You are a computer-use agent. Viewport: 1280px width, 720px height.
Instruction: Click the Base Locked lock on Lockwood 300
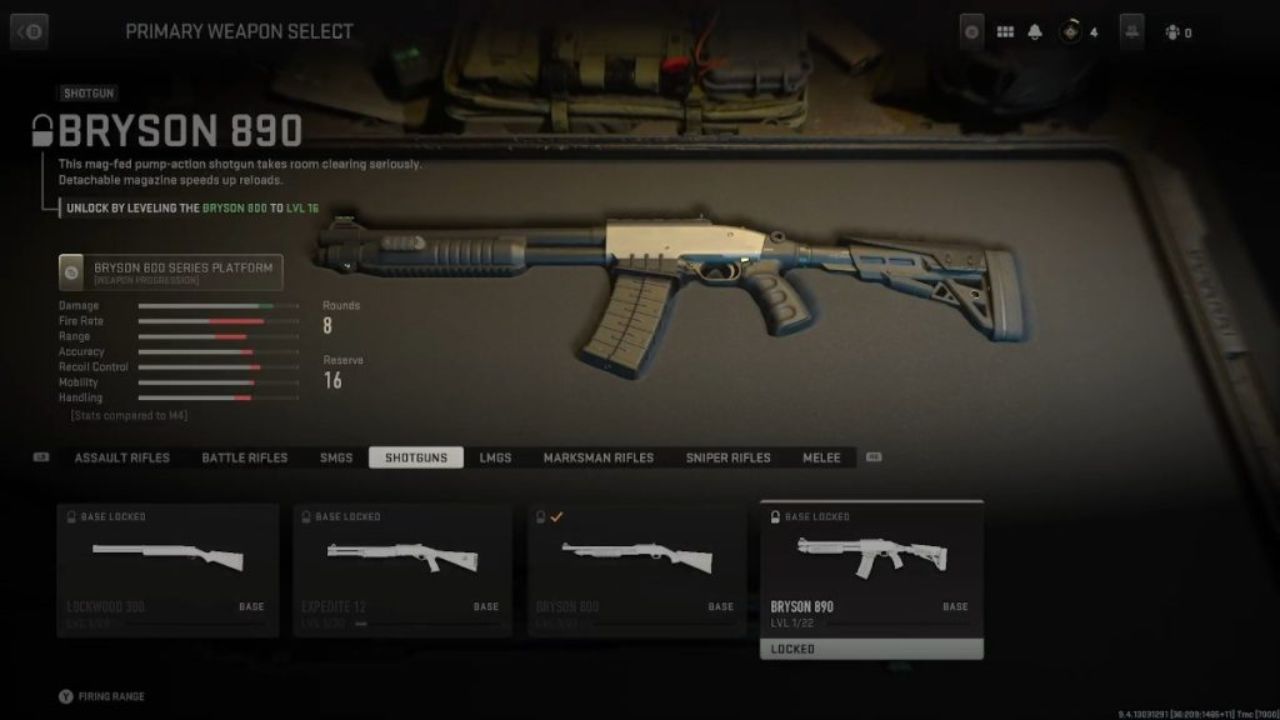pyautogui.click(x=69, y=516)
